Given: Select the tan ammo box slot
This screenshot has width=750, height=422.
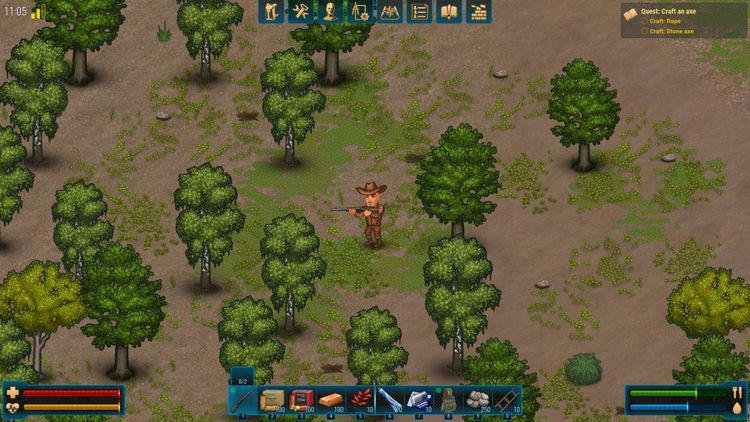Looking at the screenshot, I should pos(272,400).
